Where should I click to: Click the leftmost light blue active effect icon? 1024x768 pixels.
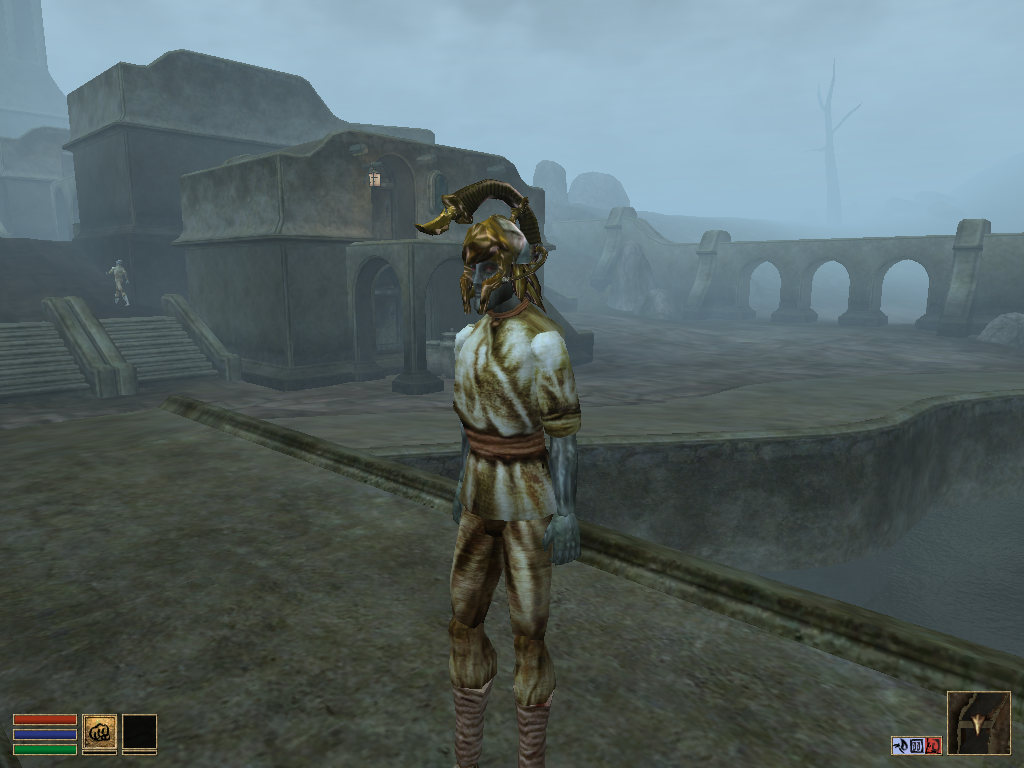[900, 745]
